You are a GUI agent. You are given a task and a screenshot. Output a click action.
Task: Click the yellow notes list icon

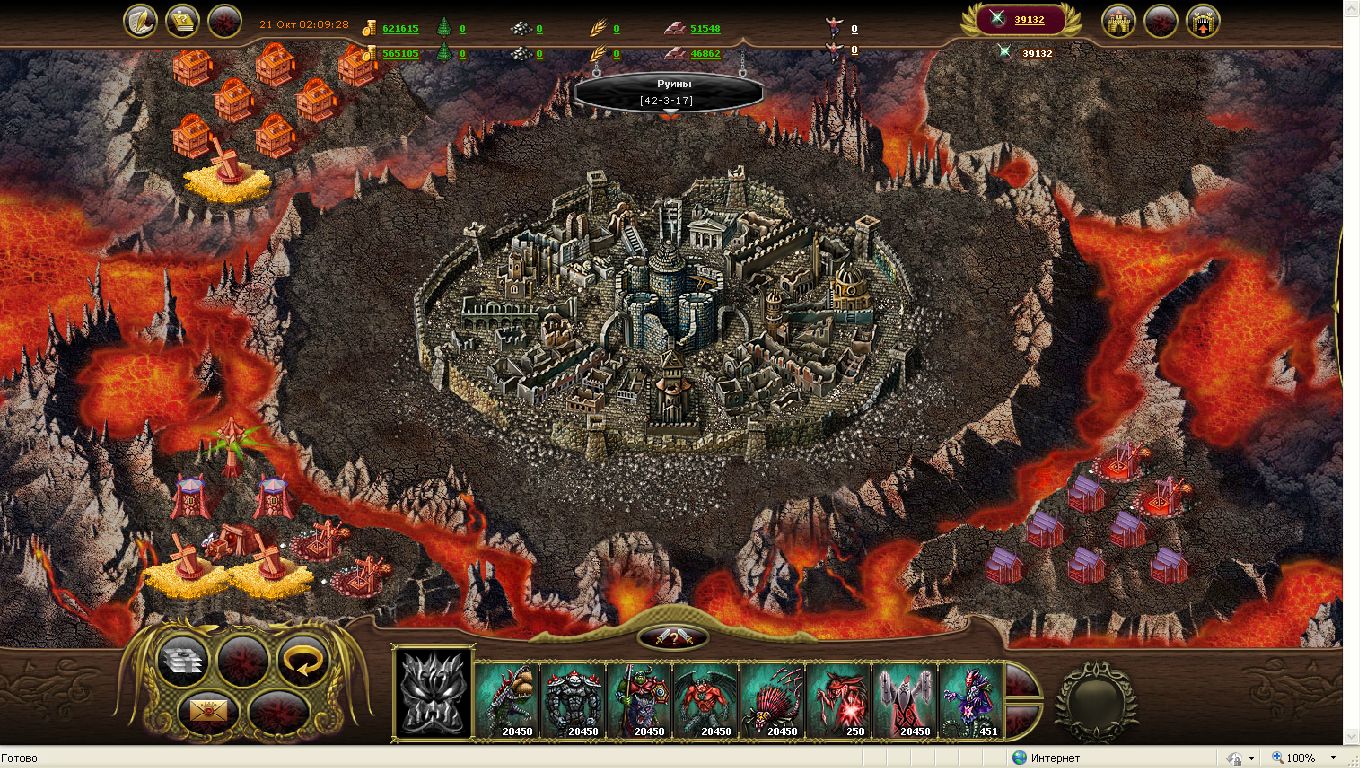(182, 21)
